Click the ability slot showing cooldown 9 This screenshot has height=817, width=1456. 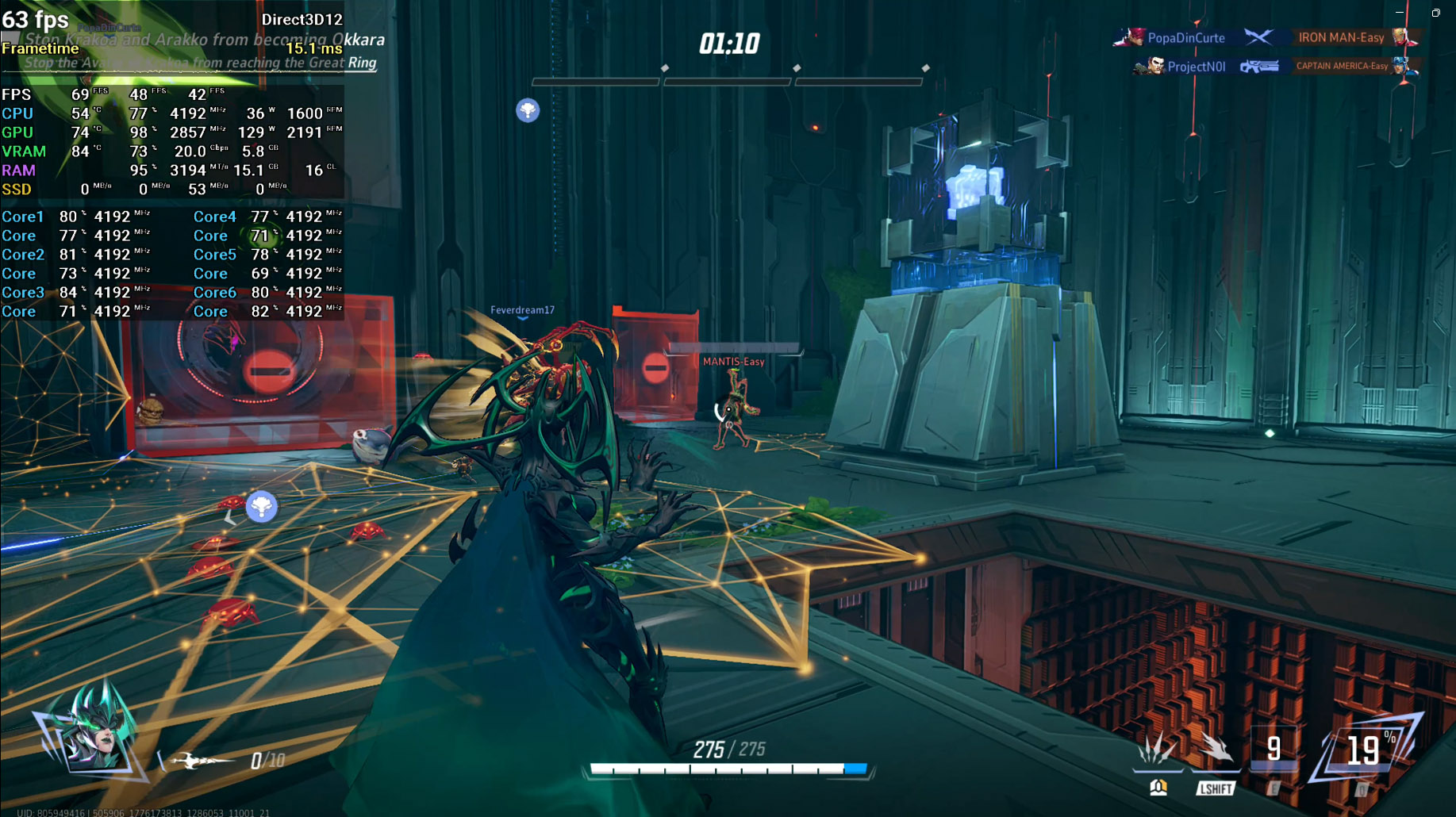1274,750
